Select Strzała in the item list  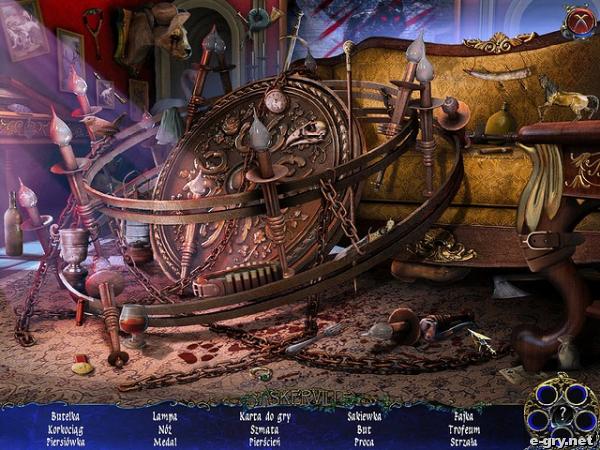463,440
